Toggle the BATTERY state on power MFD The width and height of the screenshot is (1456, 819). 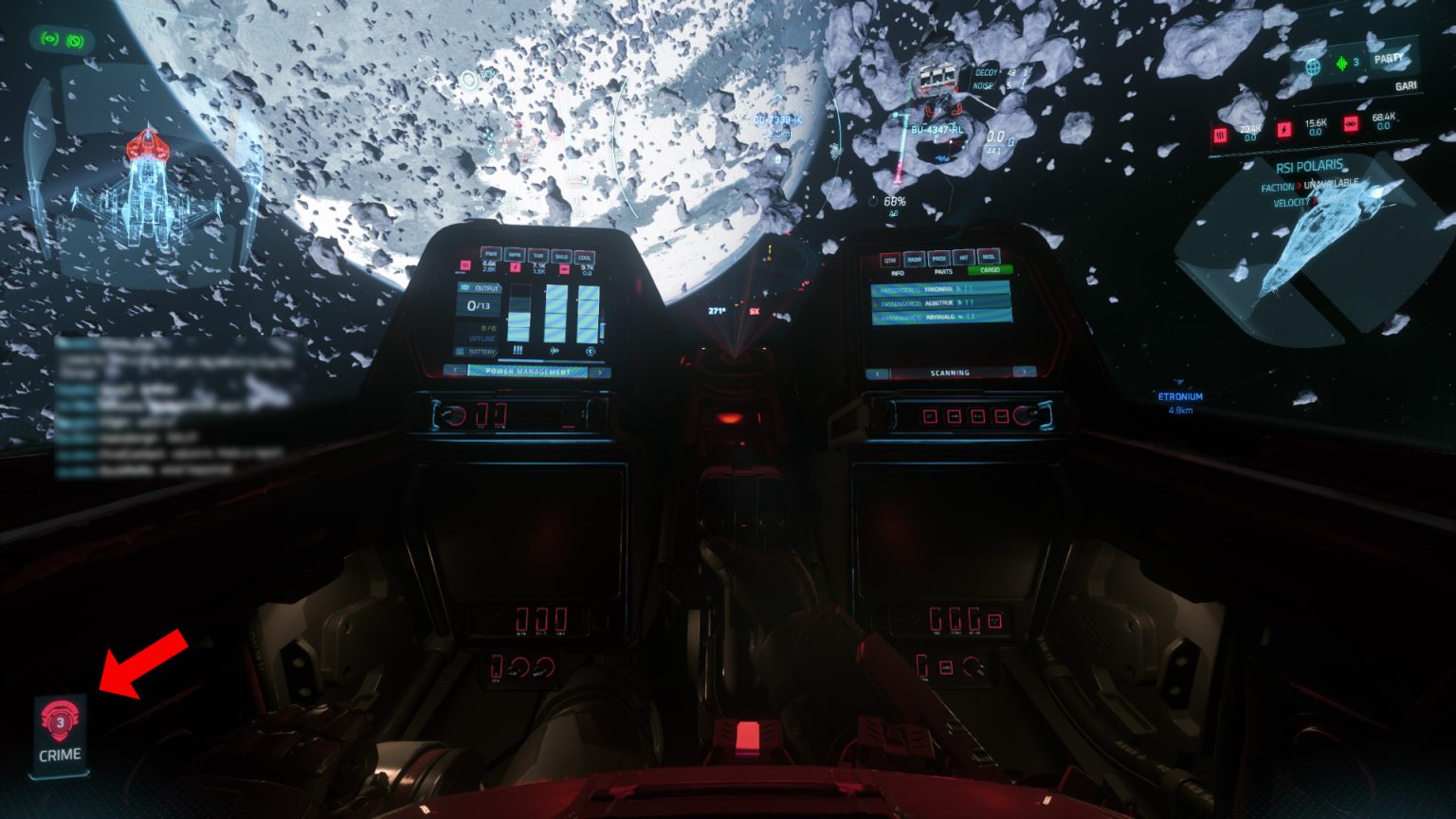482,352
